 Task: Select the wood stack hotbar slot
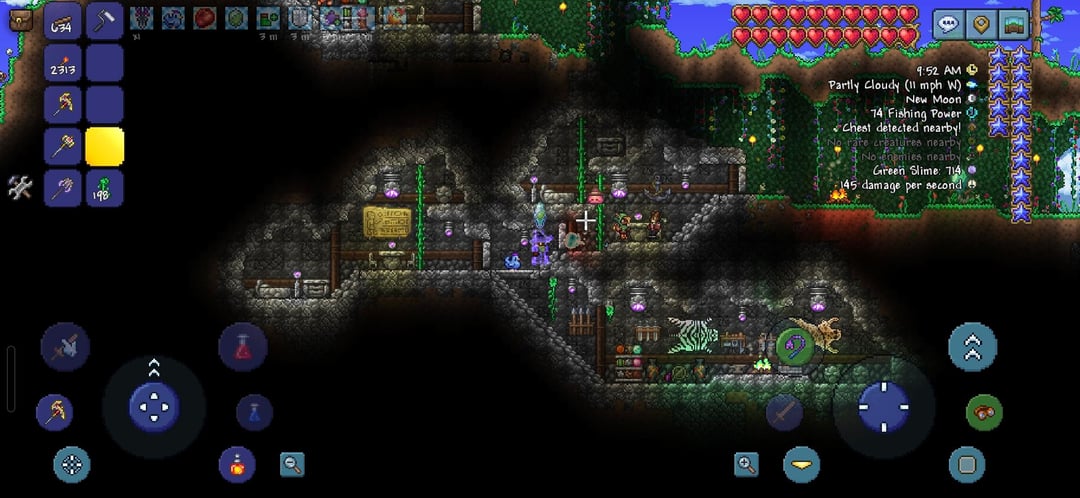64,22
